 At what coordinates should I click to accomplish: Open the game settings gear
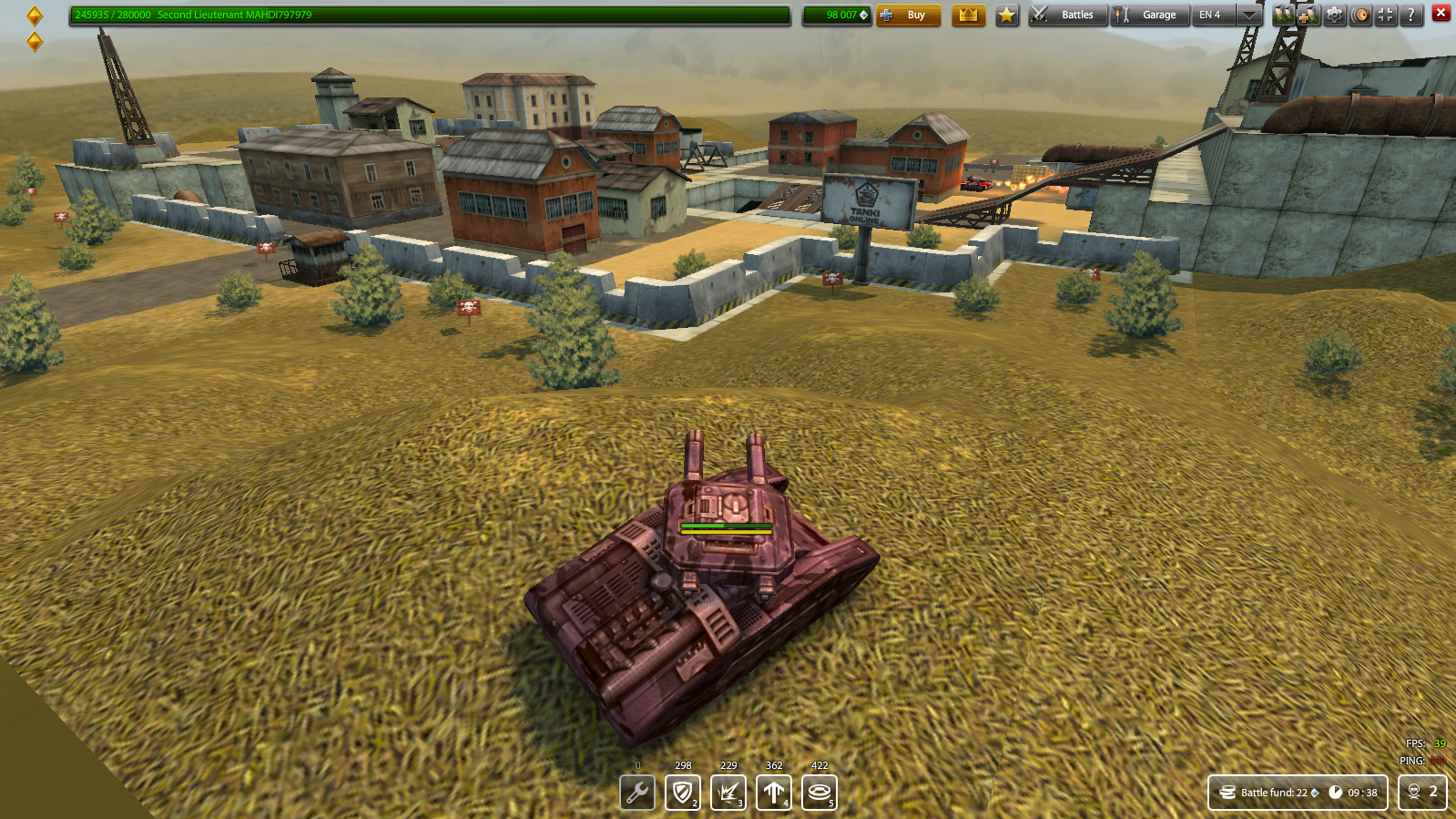click(x=1332, y=15)
